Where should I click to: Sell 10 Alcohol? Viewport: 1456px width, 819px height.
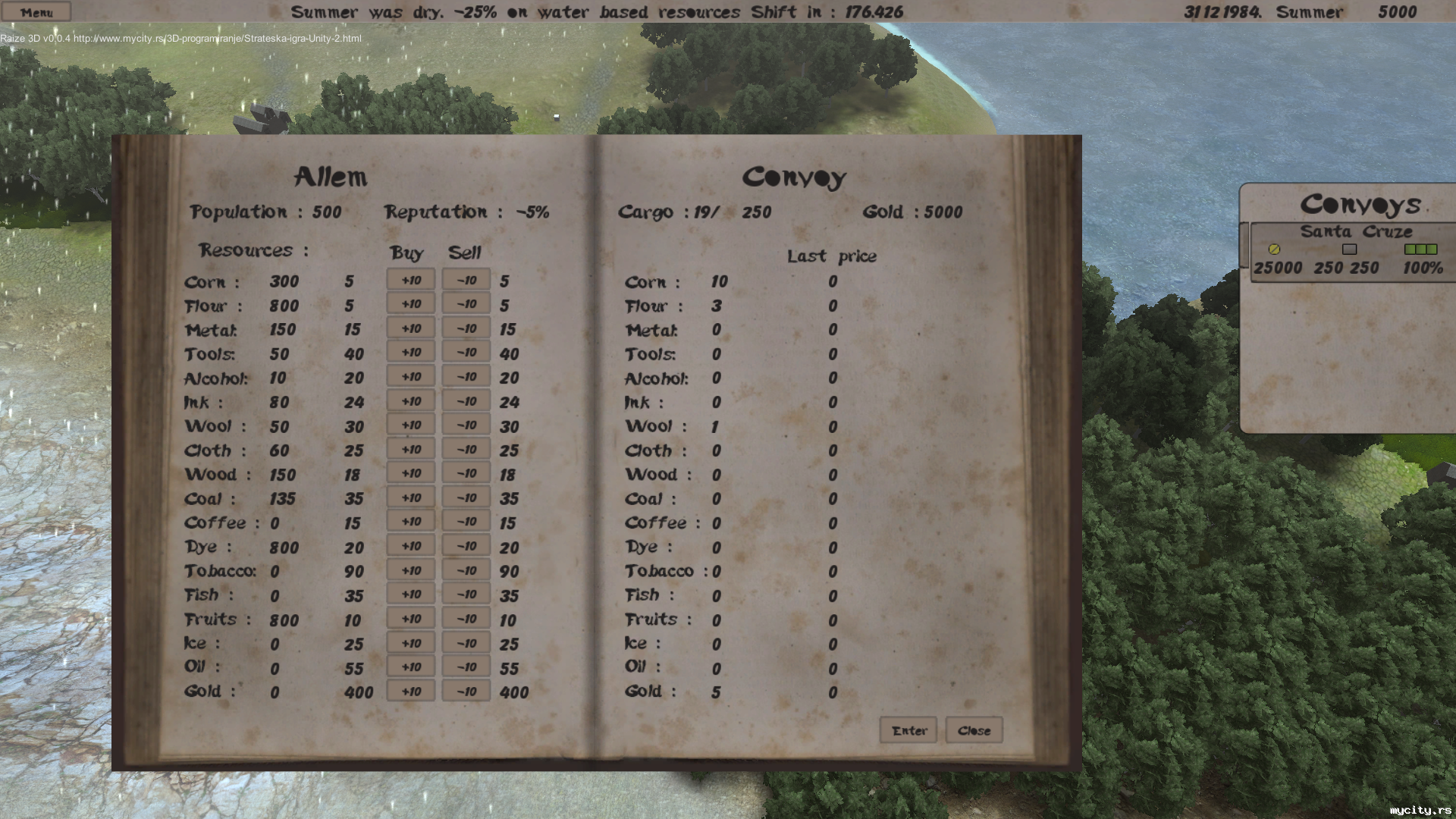(x=466, y=377)
